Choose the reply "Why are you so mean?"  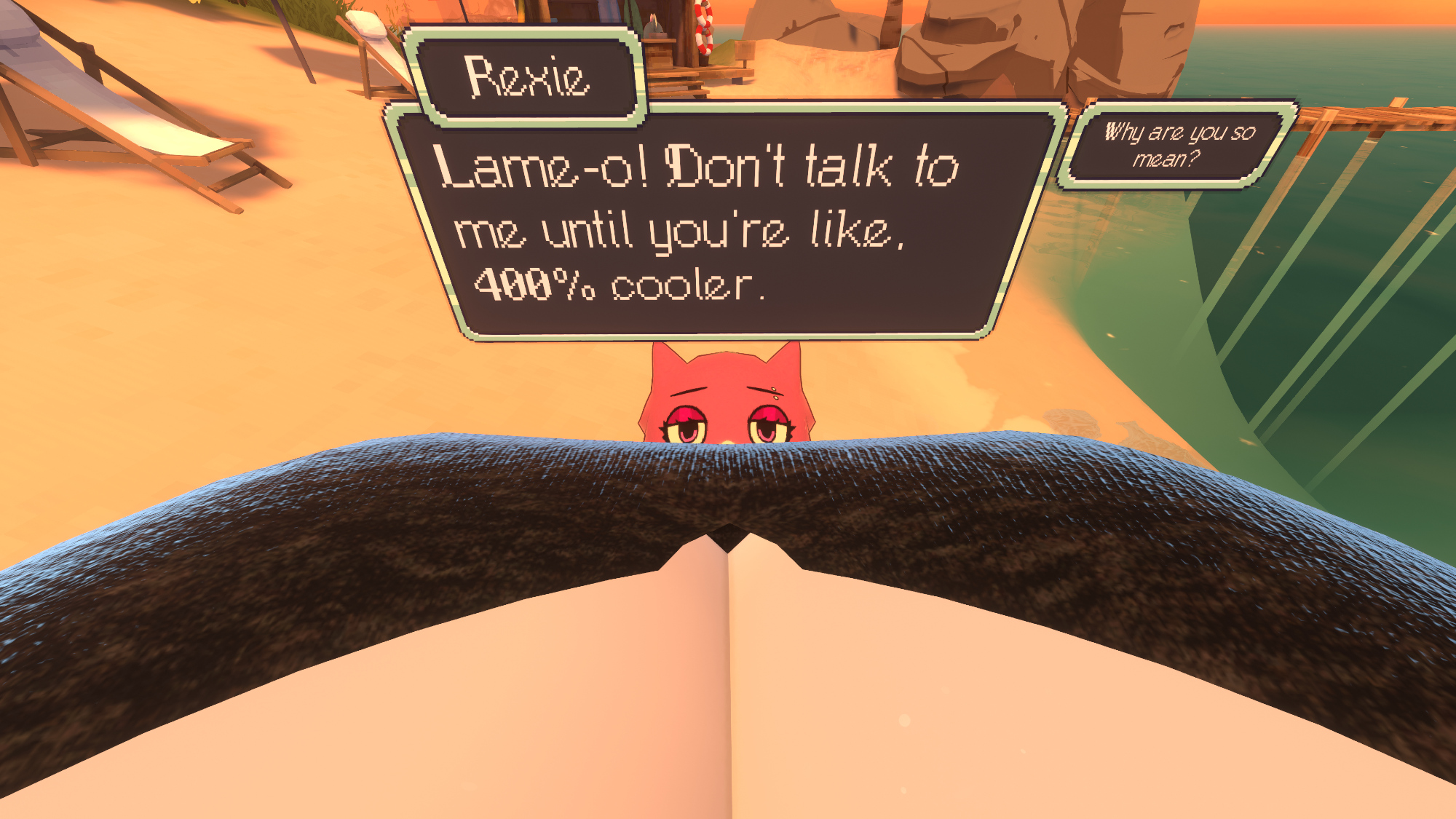coord(1178,145)
